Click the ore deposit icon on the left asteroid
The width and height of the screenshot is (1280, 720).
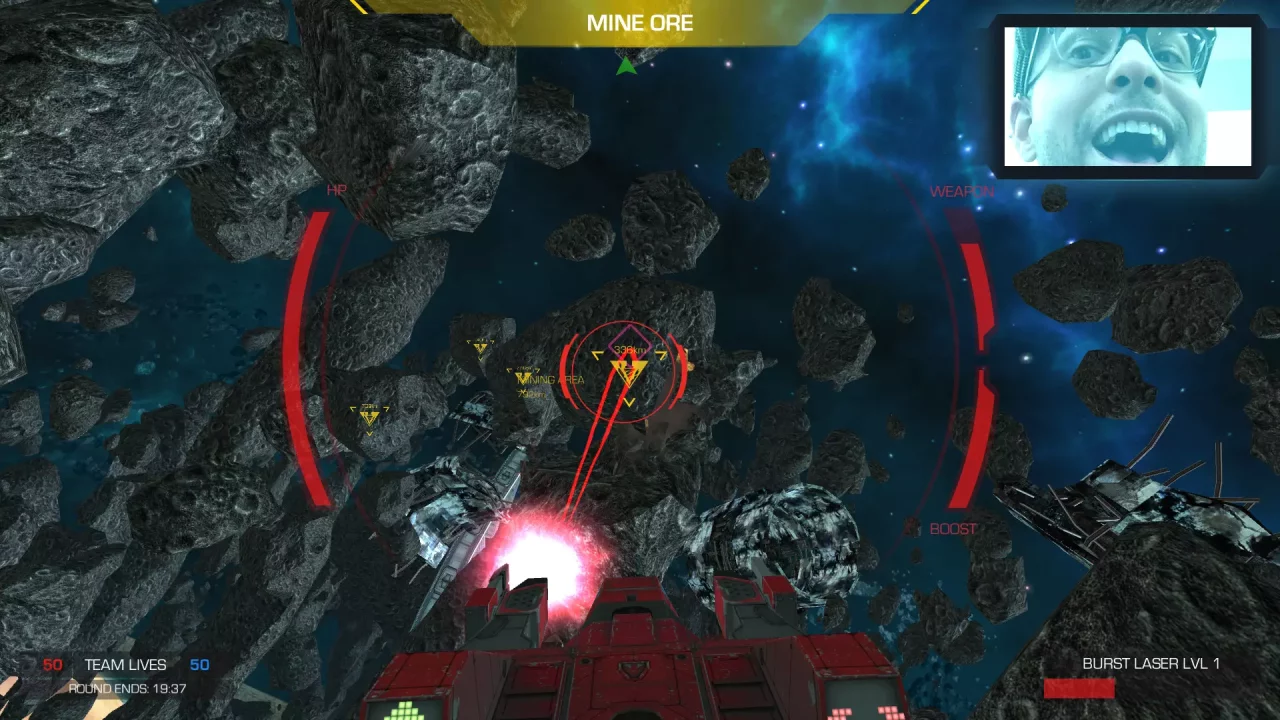pyautogui.click(x=370, y=415)
